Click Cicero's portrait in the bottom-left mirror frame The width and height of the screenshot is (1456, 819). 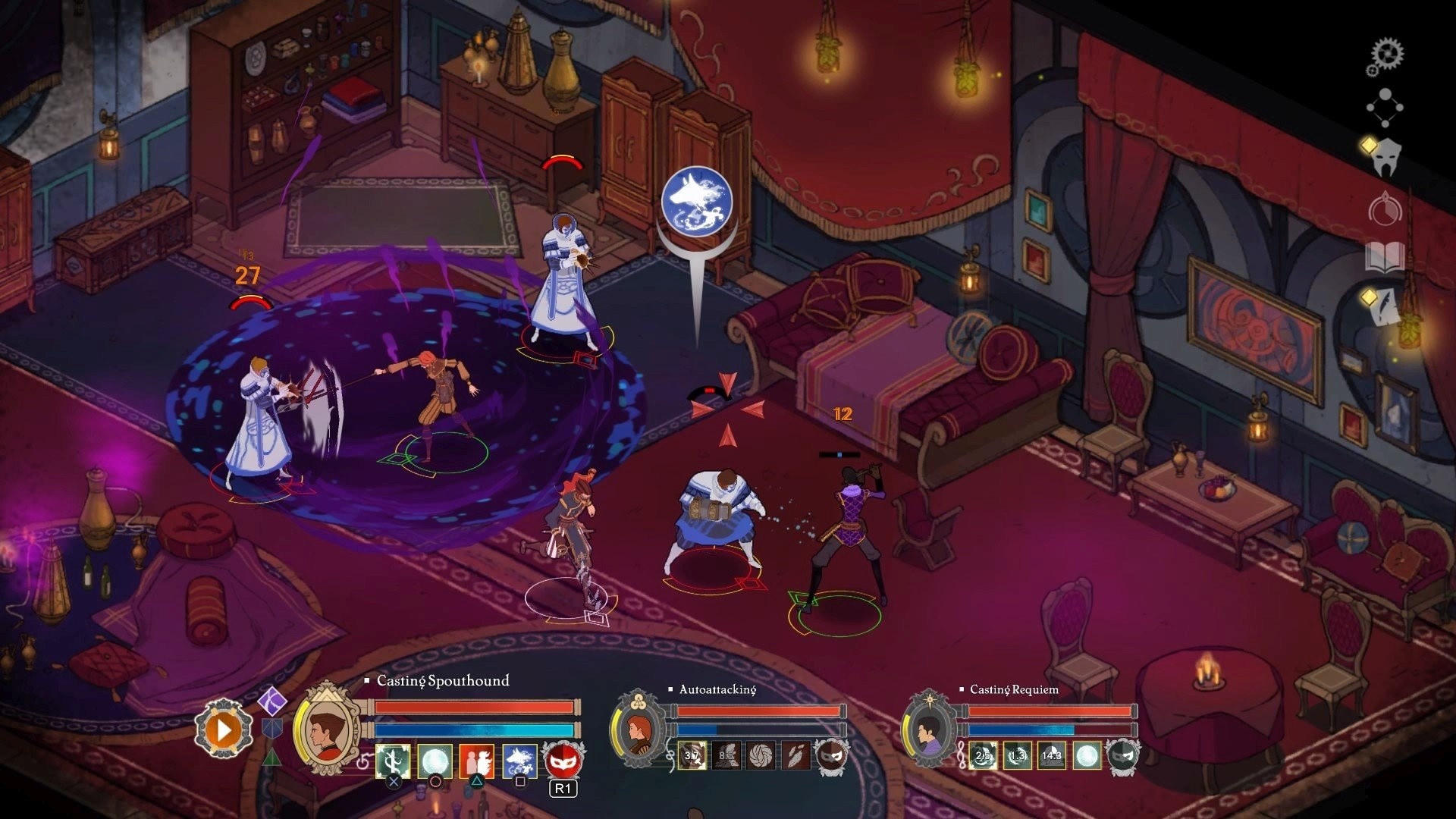[x=326, y=728]
